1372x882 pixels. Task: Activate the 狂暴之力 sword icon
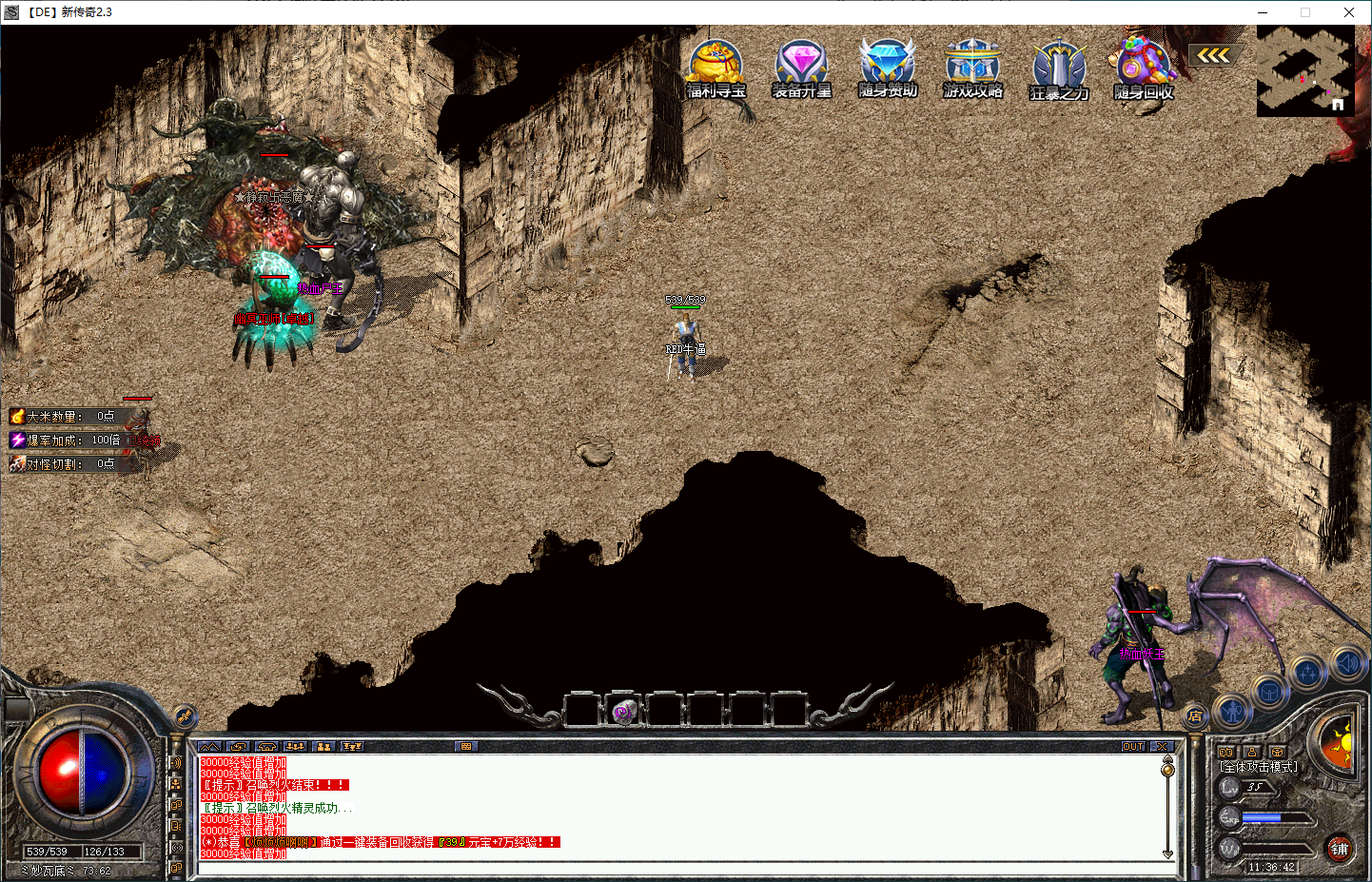click(1059, 70)
